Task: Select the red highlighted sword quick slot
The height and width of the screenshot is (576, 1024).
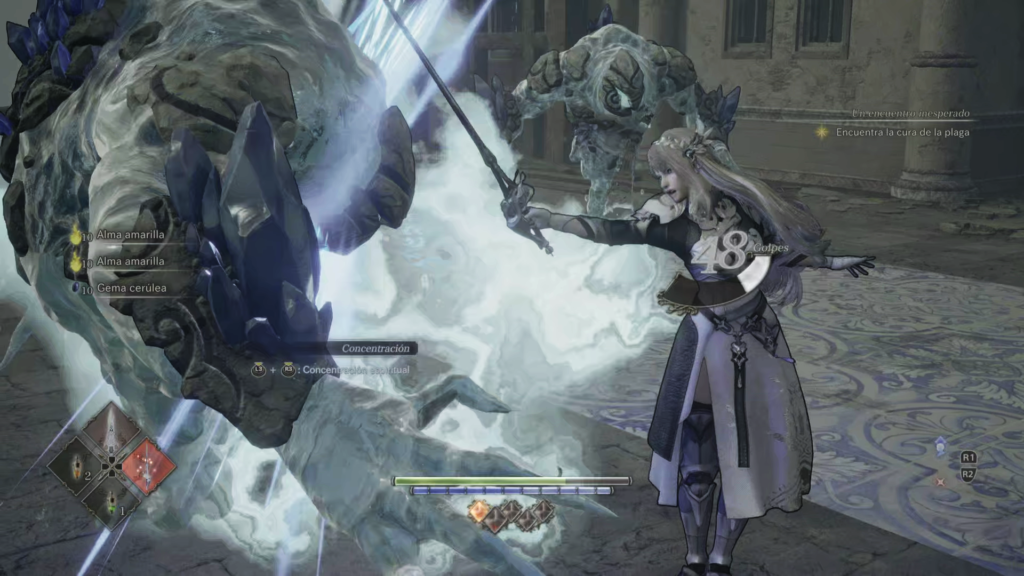Action: (146, 465)
